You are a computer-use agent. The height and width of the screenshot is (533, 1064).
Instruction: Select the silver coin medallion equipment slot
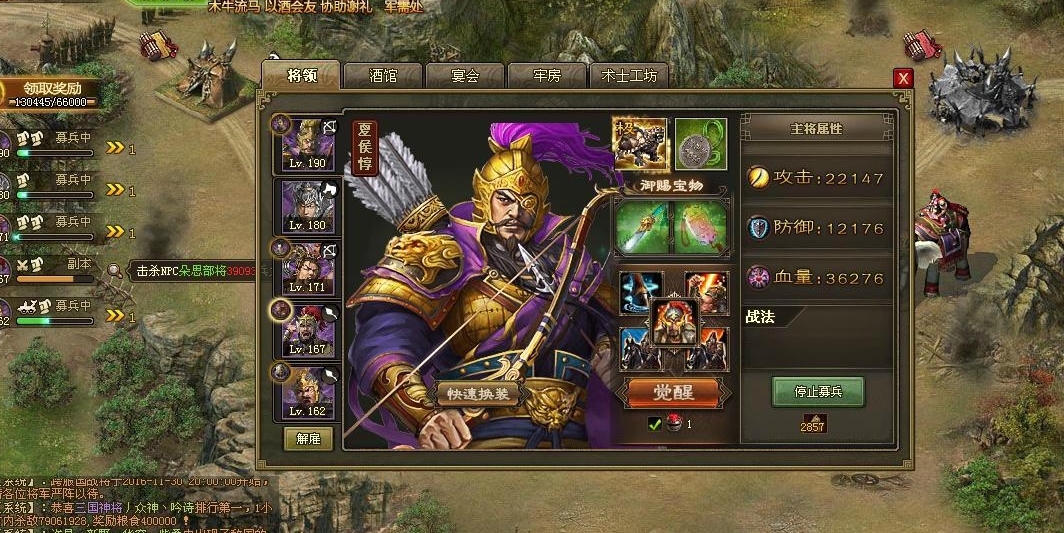700,144
